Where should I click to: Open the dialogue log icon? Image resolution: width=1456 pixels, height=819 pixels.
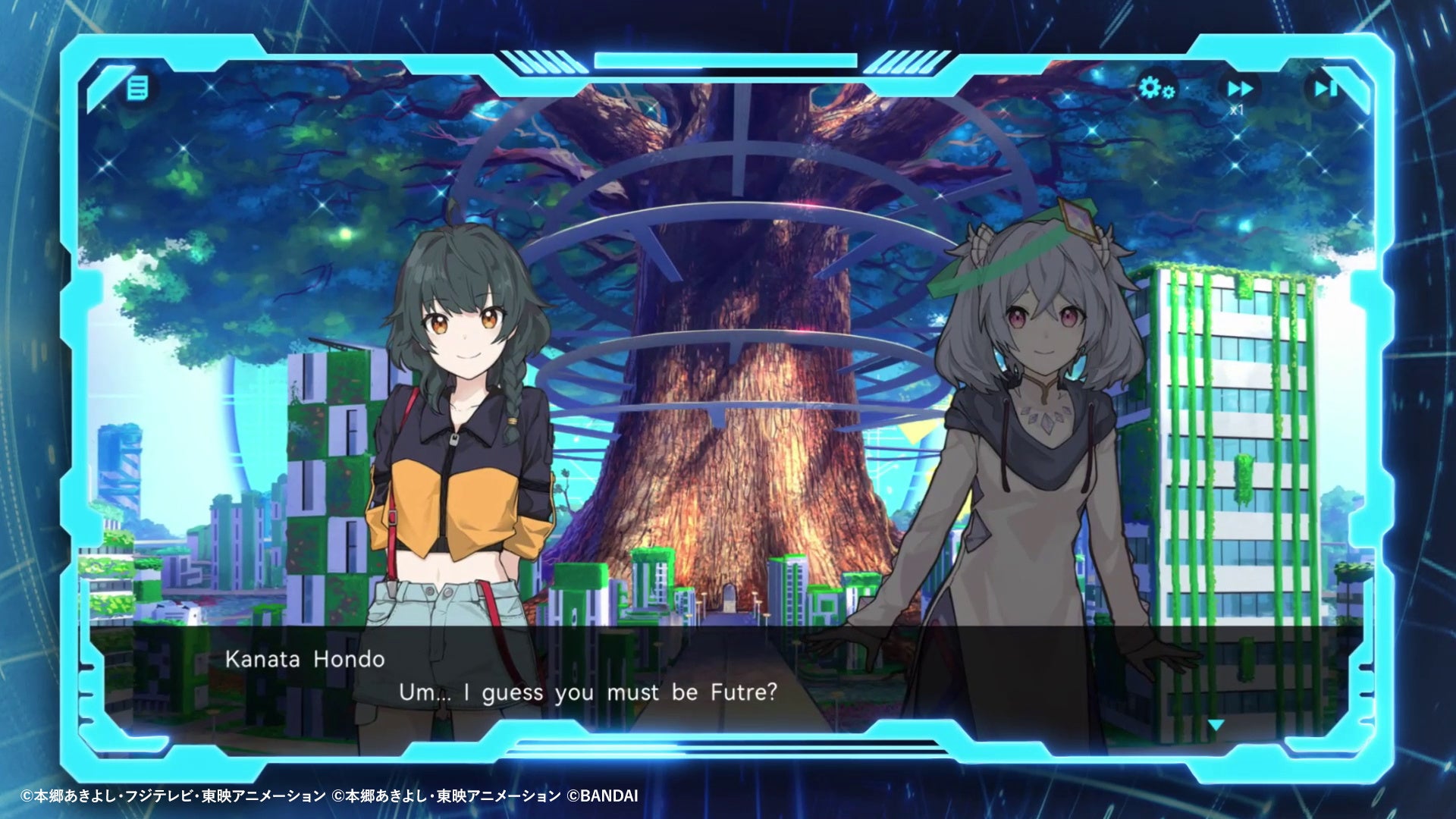(137, 88)
